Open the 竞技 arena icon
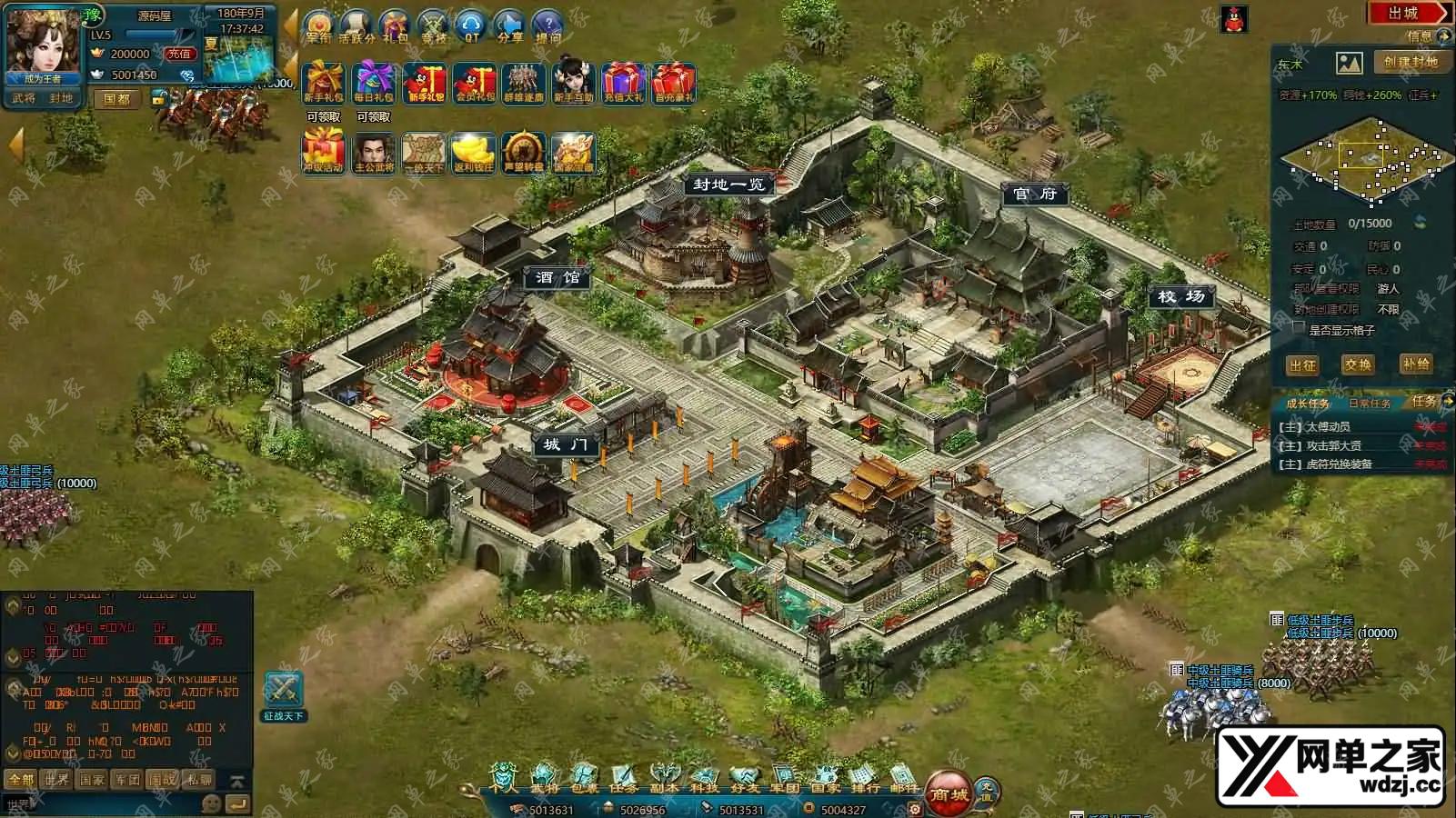The height and width of the screenshot is (818, 1456). [x=434, y=26]
